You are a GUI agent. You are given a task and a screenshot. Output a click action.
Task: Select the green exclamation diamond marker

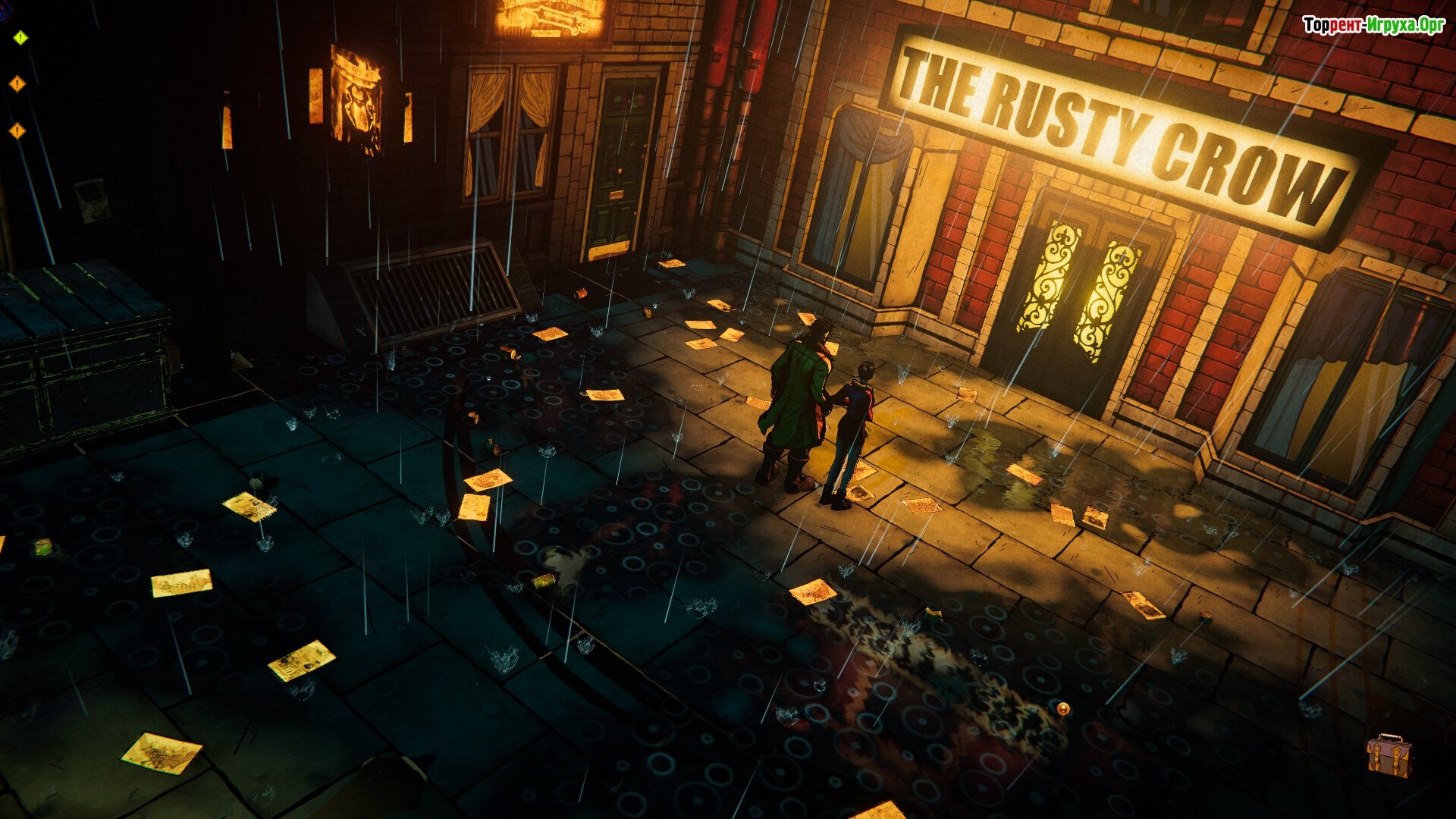pyautogui.click(x=20, y=37)
